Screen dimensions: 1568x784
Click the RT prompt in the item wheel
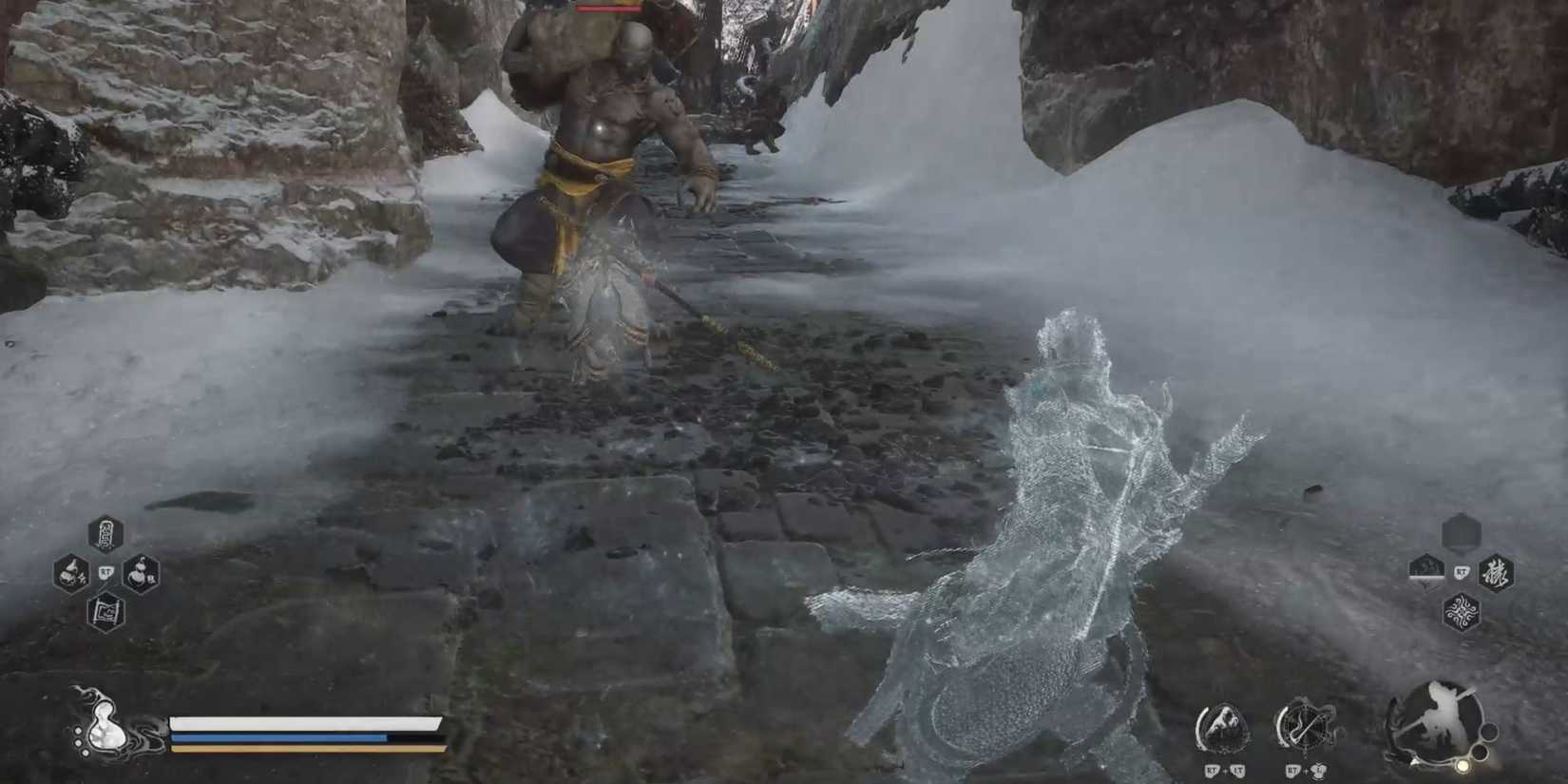tap(107, 573)
